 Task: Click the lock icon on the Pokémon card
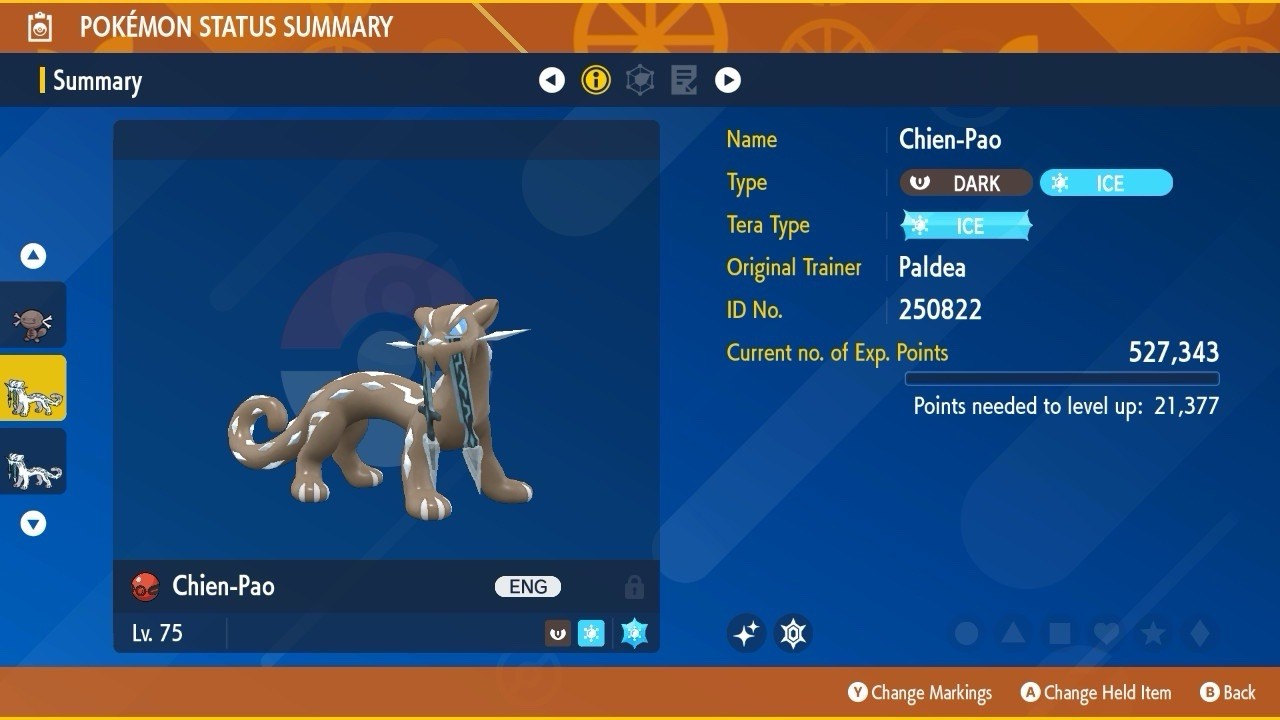tap(634, 587)
